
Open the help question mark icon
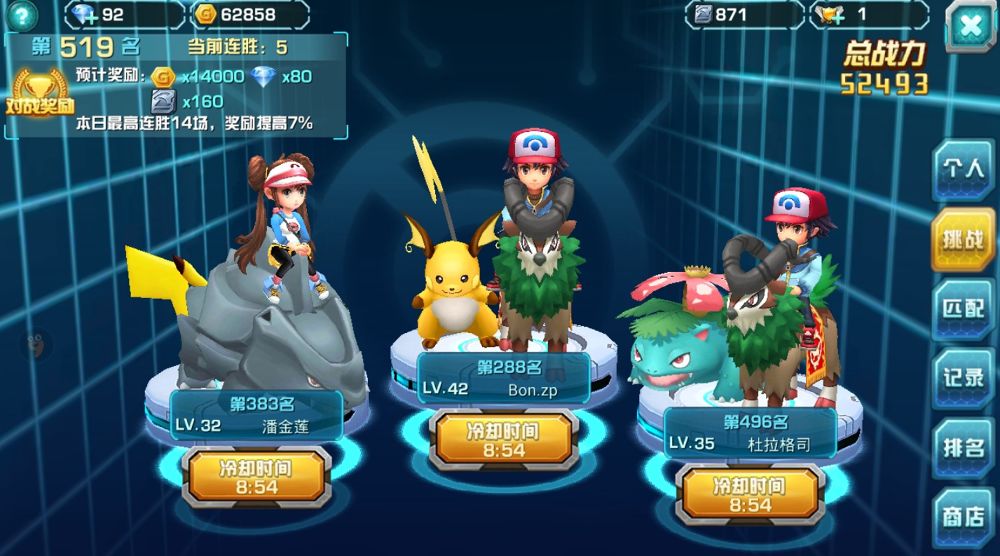(21, 14)
